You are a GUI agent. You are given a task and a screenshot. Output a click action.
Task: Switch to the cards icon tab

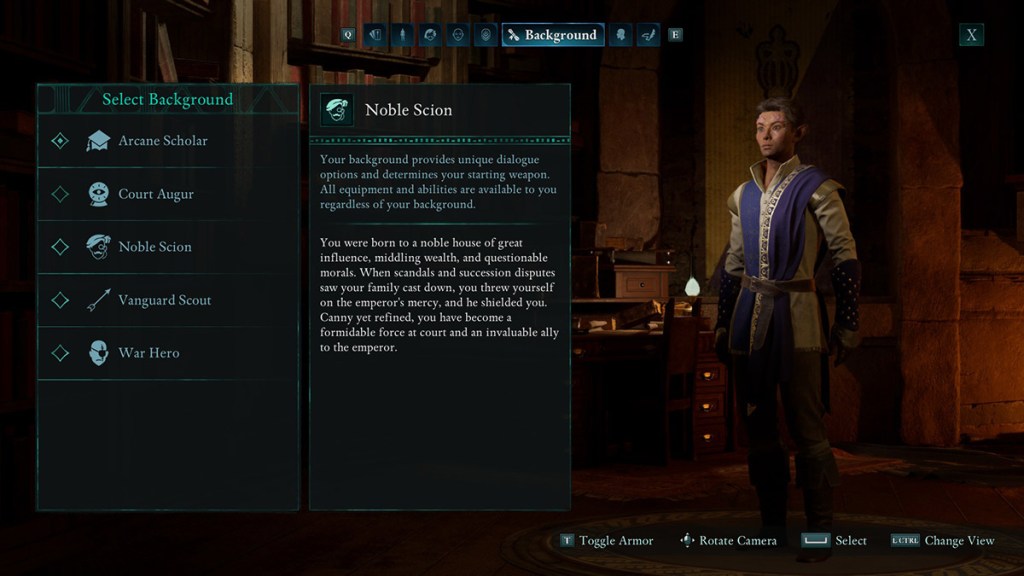pyautogui.click(x=375, y=35)
